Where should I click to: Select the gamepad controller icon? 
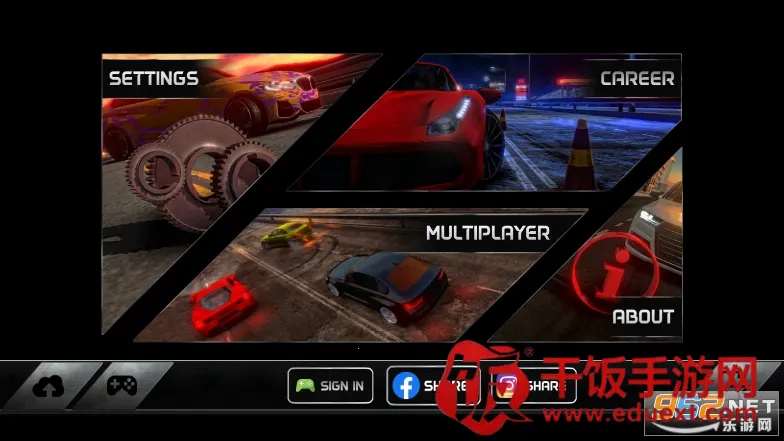tap(122, 385)
